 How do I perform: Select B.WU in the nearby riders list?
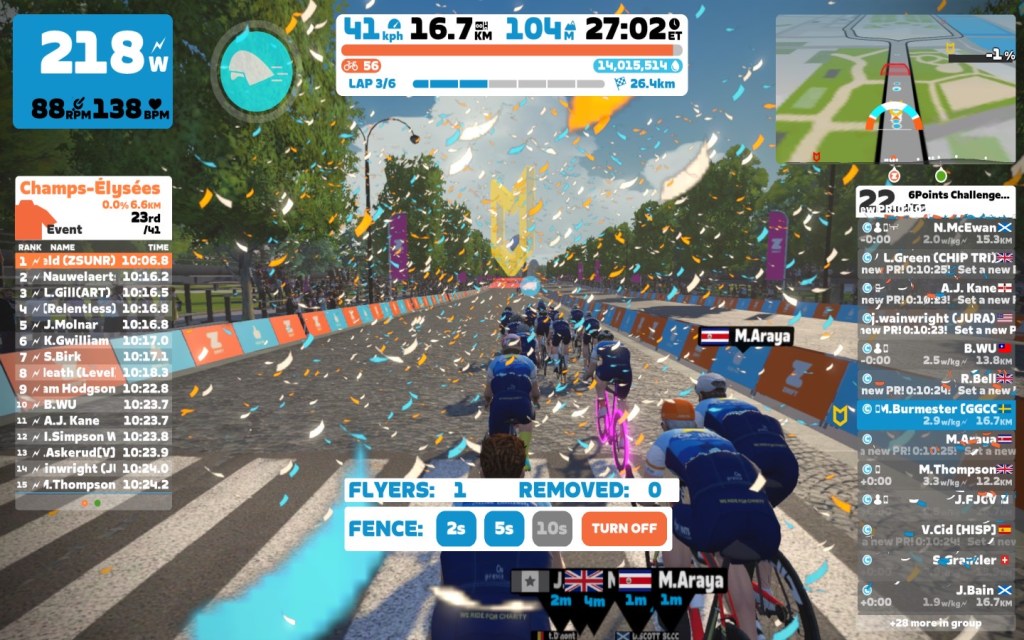coord(936,354)
